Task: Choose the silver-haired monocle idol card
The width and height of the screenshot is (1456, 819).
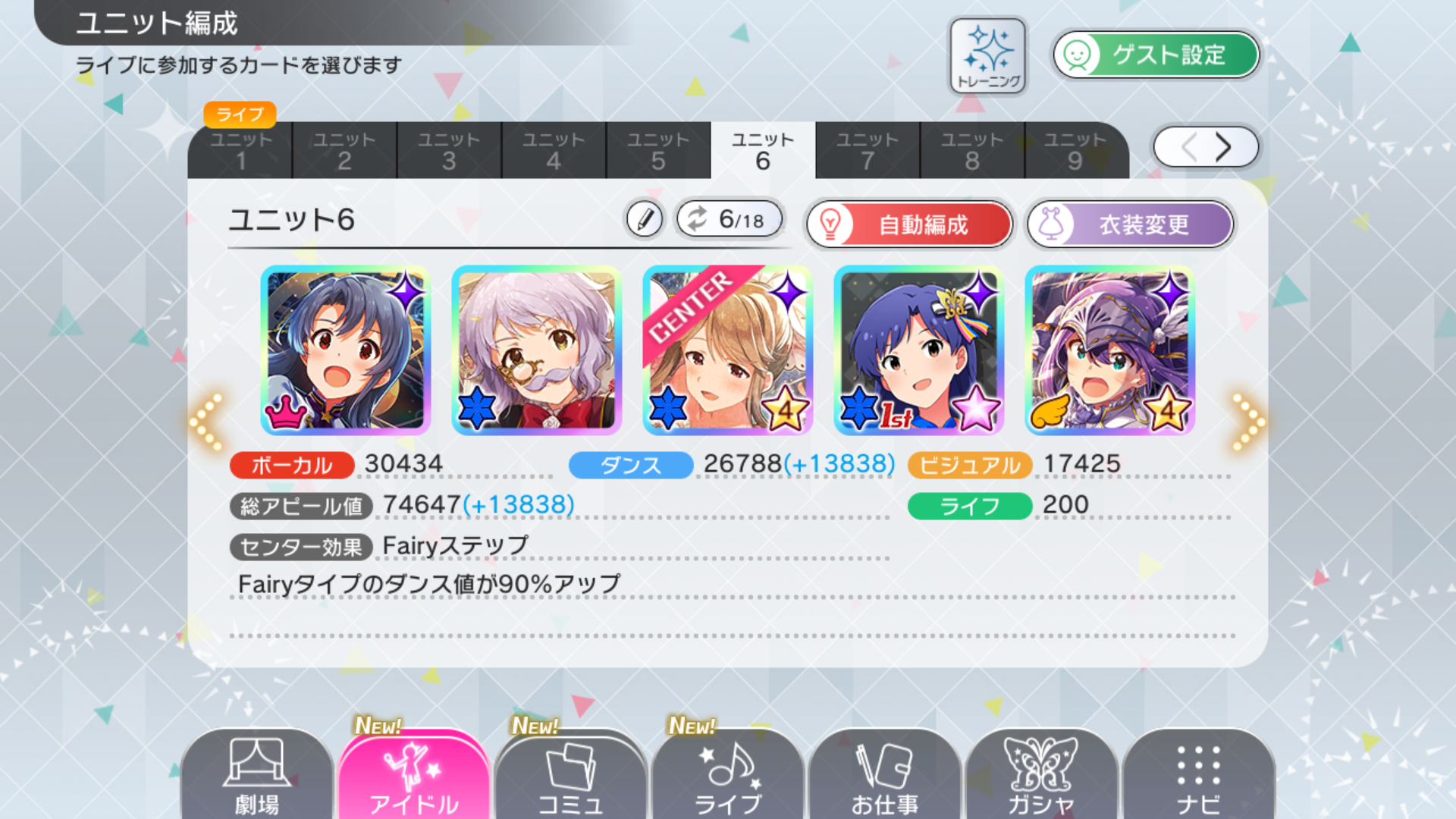Action: tap(536, 350)
